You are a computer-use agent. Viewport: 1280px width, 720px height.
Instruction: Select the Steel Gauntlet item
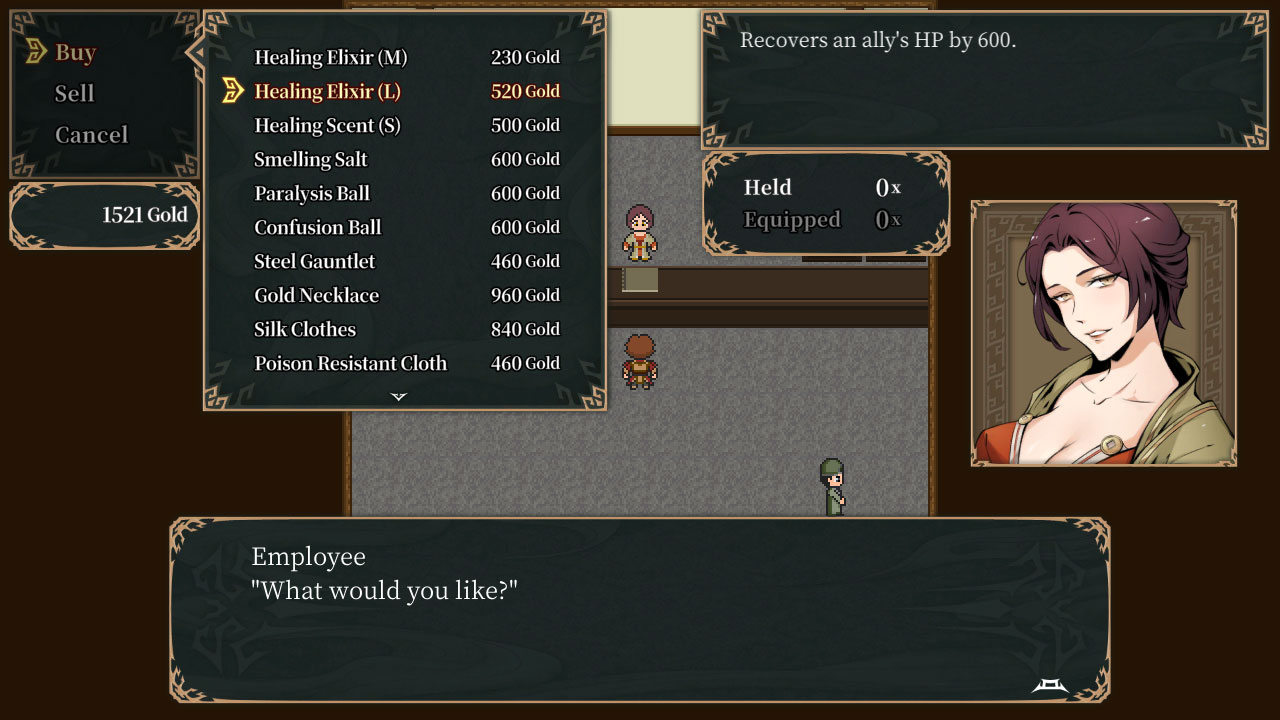(315, 261)
